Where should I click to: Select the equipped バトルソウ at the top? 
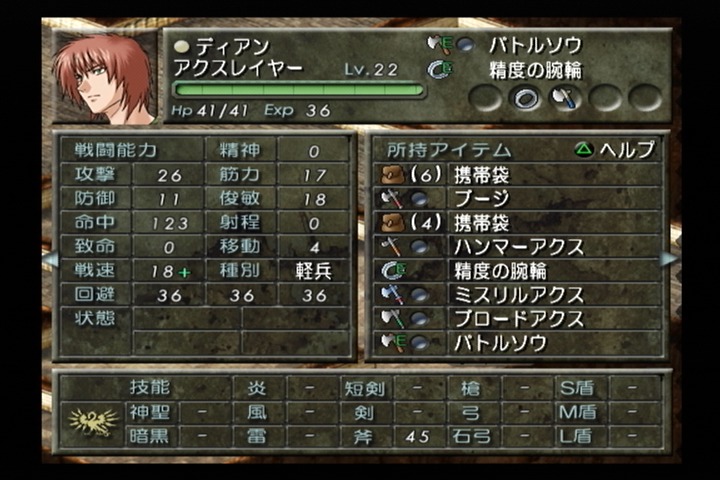point(534,45)
